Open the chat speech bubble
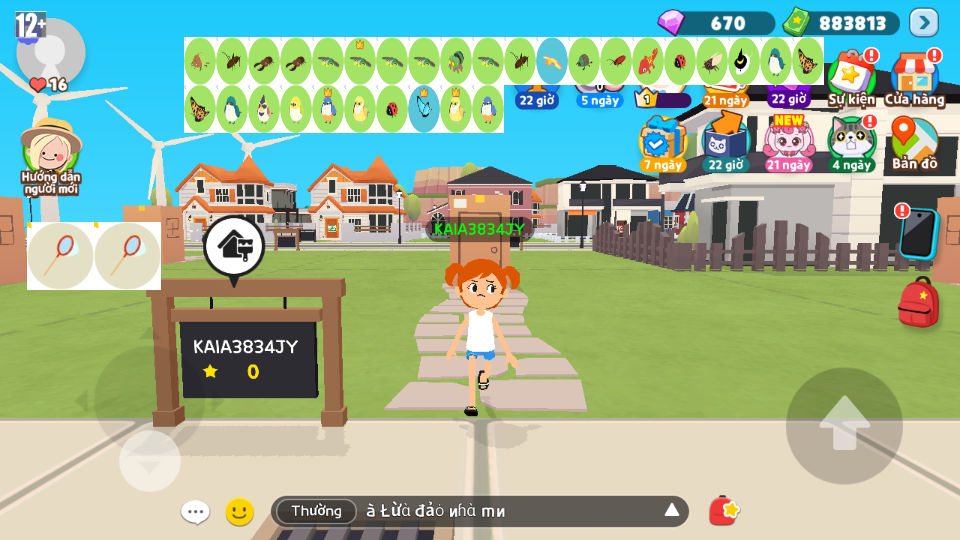The width and height of the screenshot is (960, 540). click(x=195, y=512)
